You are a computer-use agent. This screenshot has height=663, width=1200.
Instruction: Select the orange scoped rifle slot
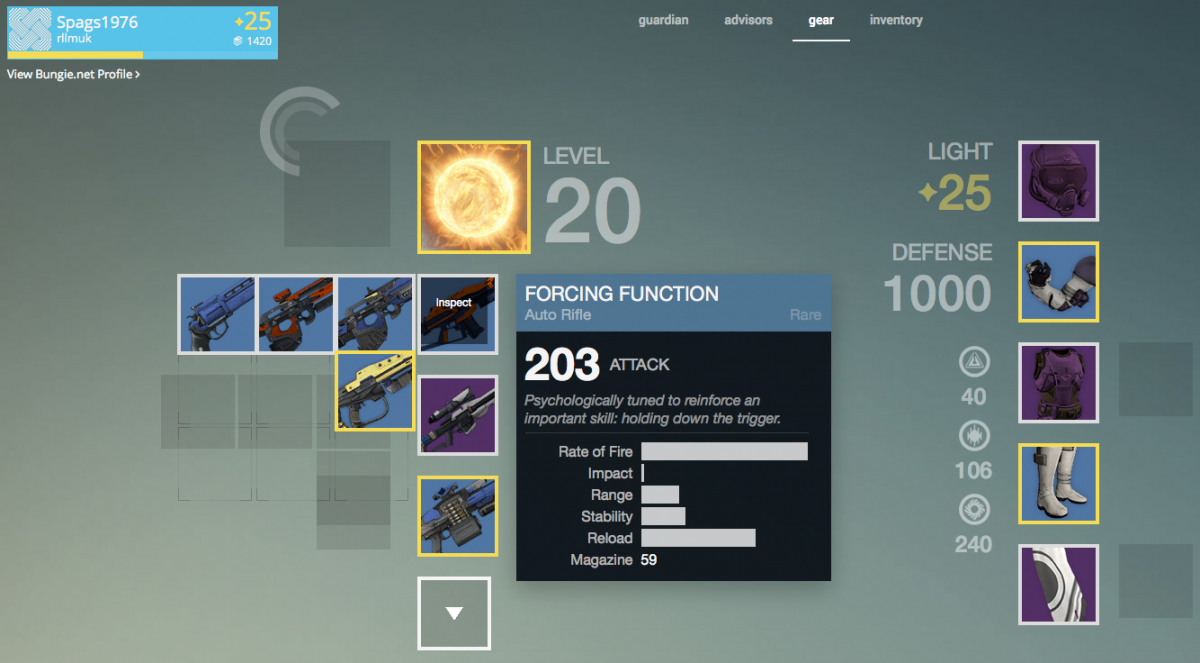click(x=296, y=314)
